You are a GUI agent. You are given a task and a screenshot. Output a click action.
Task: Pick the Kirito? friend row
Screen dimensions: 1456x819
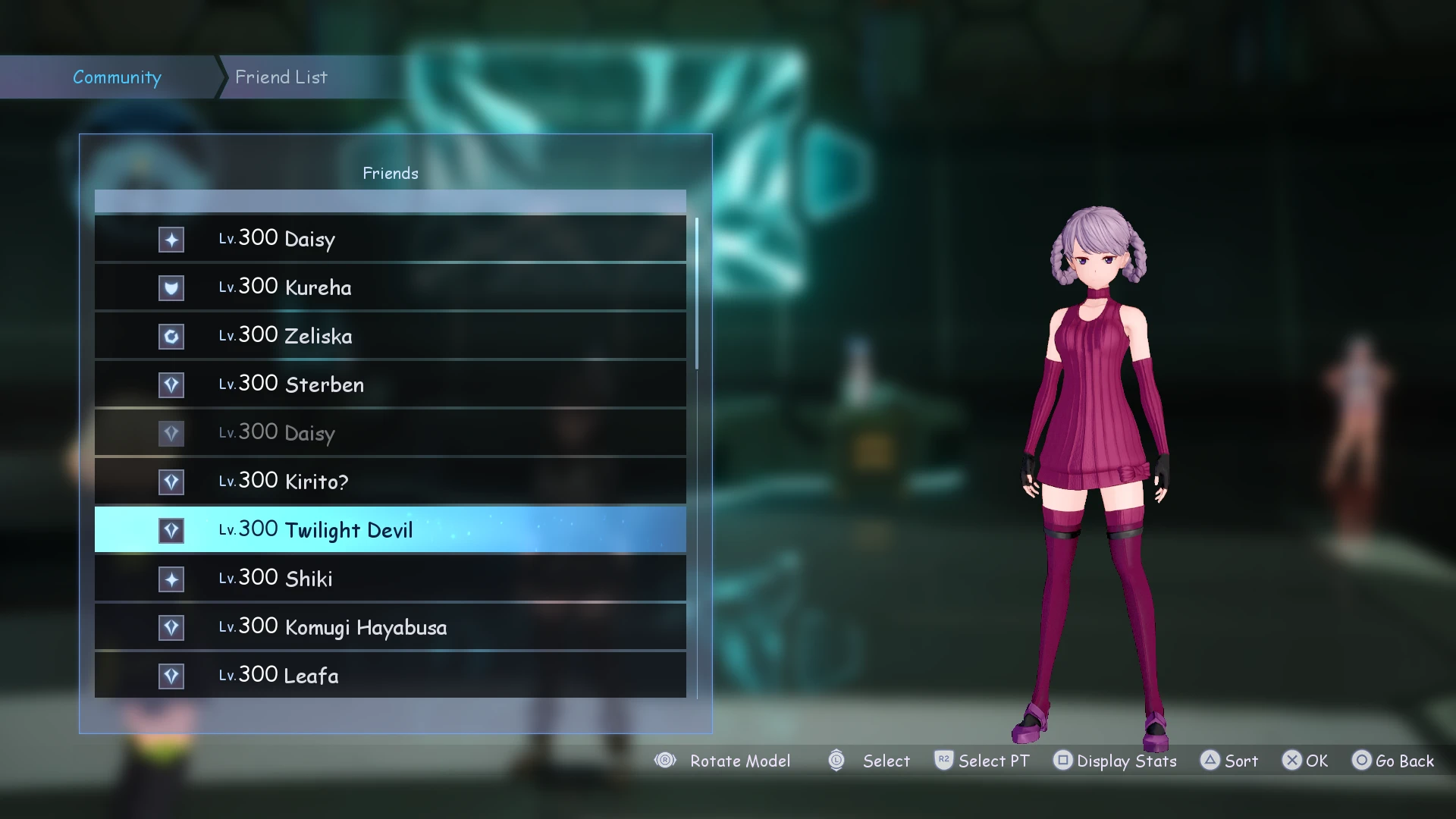click(x=390, y=482)
